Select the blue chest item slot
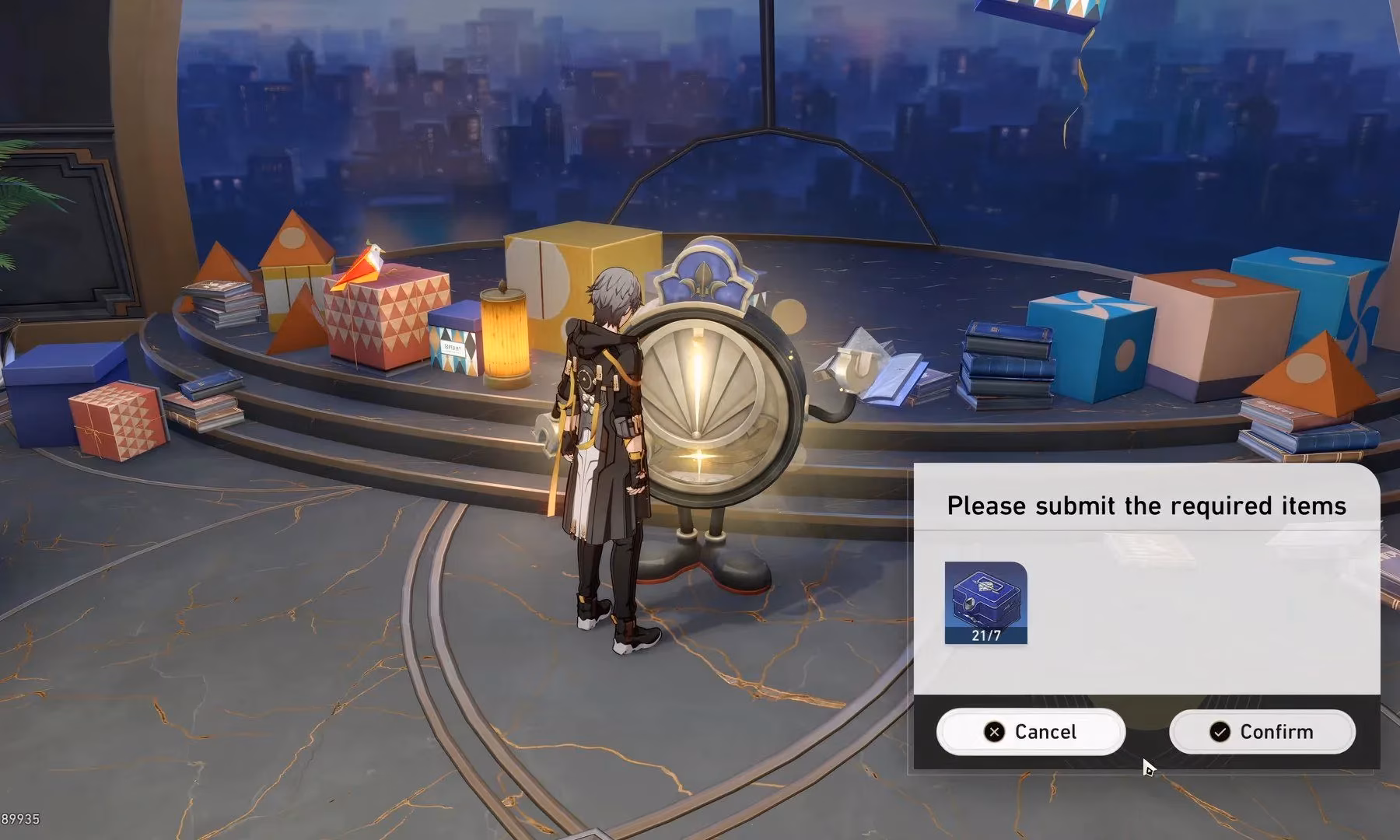The width and height of the screenshot is (1400, 840). [x=985, y=603]
